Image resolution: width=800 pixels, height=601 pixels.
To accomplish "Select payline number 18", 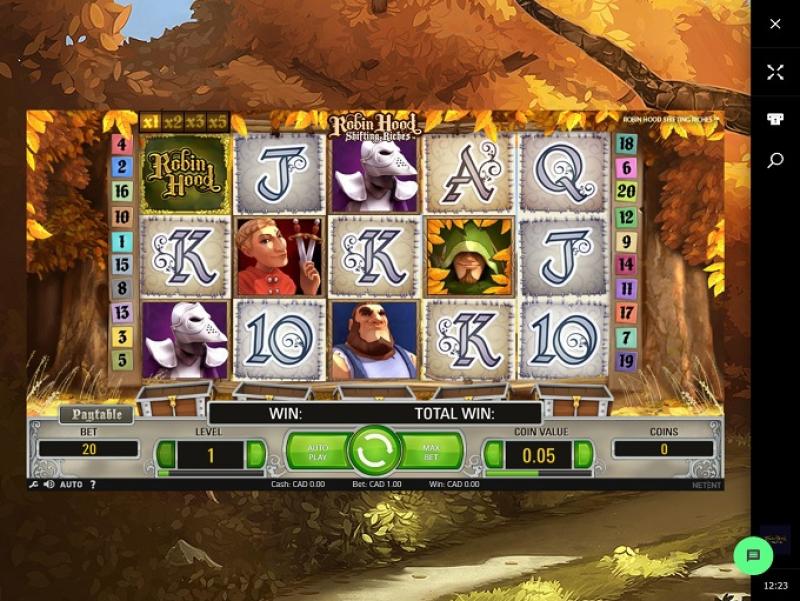I will (627, 144).
